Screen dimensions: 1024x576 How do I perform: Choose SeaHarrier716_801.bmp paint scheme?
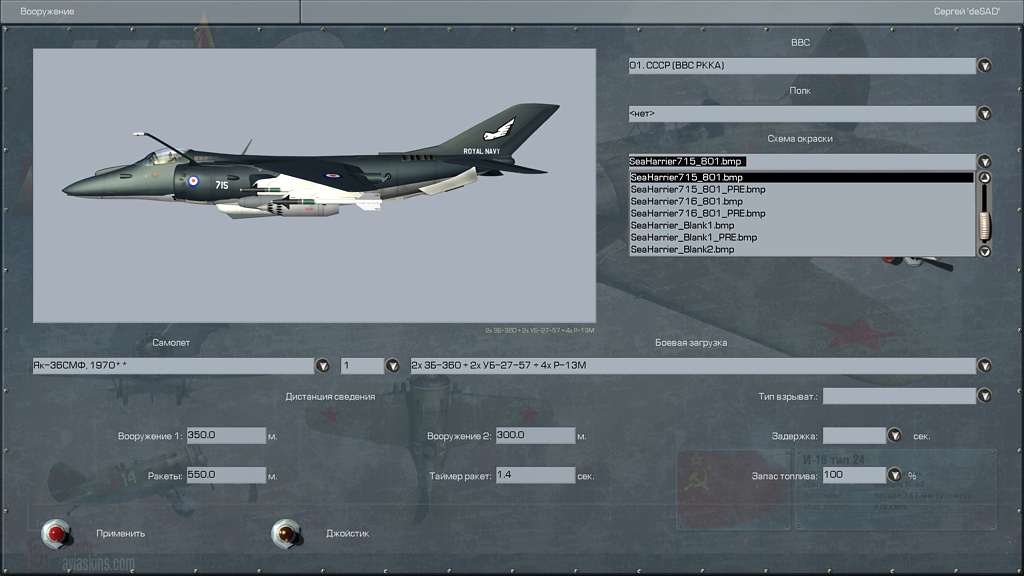point(685,201)
